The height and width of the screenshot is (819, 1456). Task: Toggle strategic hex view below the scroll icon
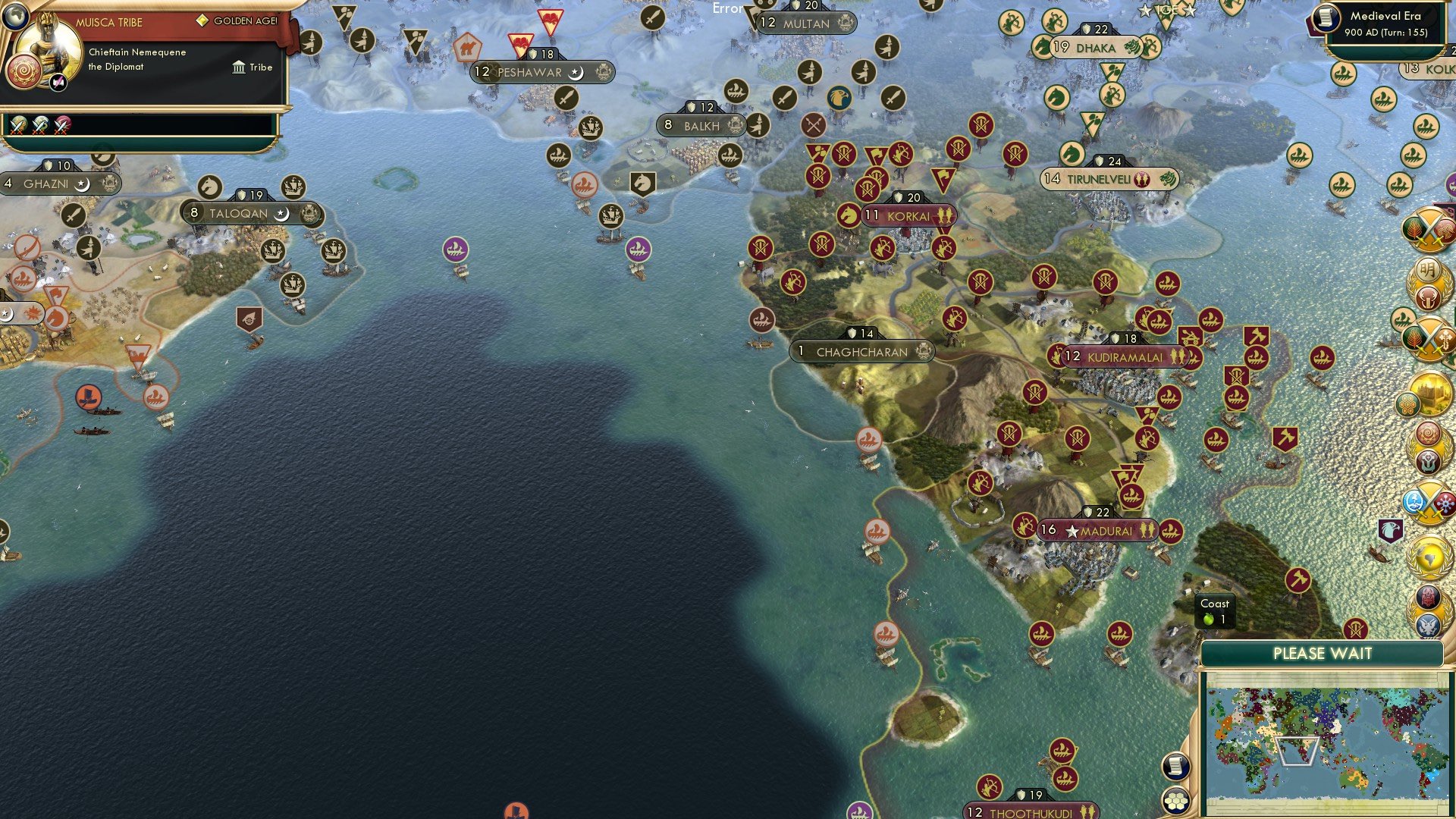click(1176, 801)
